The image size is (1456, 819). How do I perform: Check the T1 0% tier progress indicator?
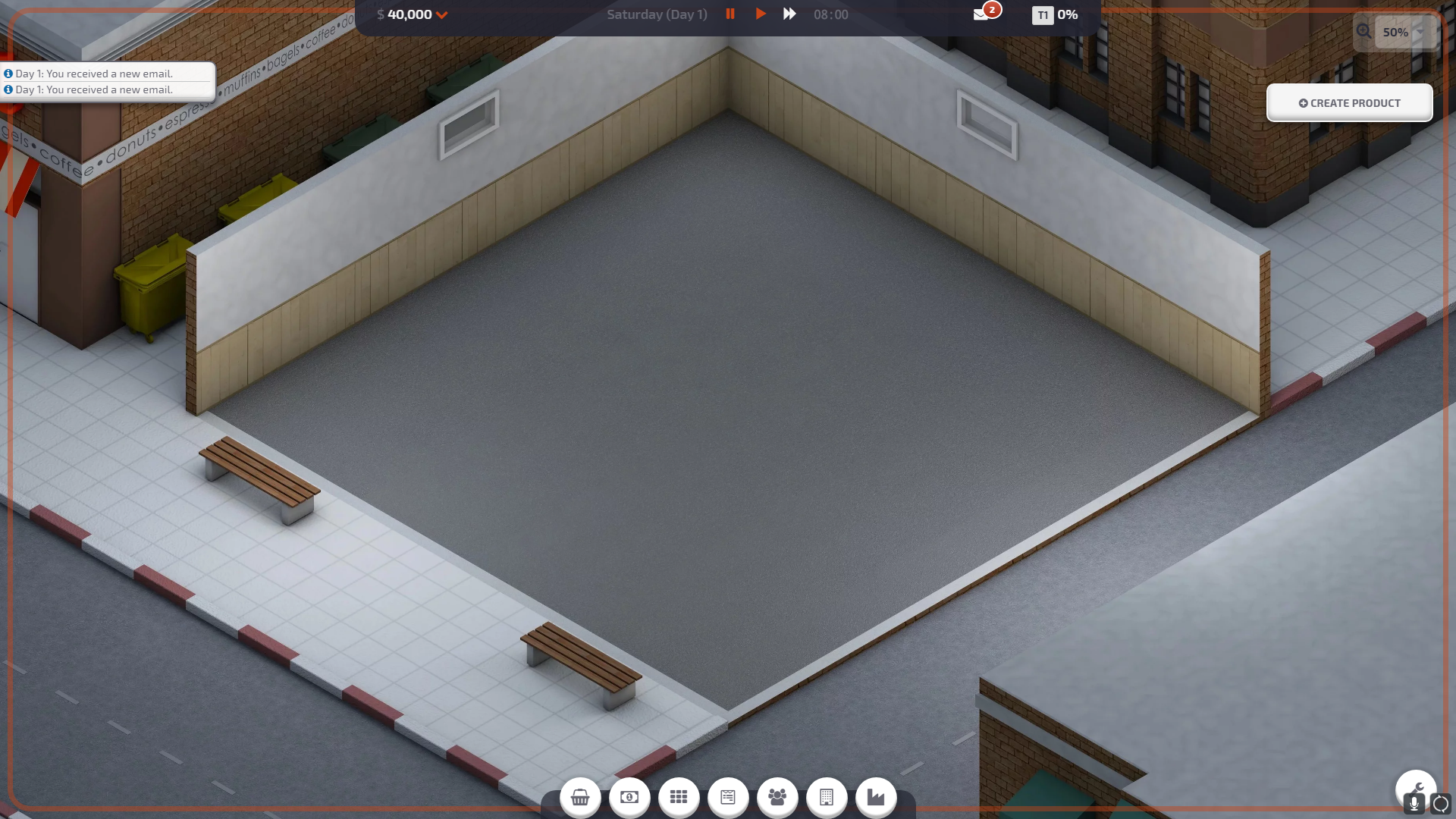click(1056, 14)
